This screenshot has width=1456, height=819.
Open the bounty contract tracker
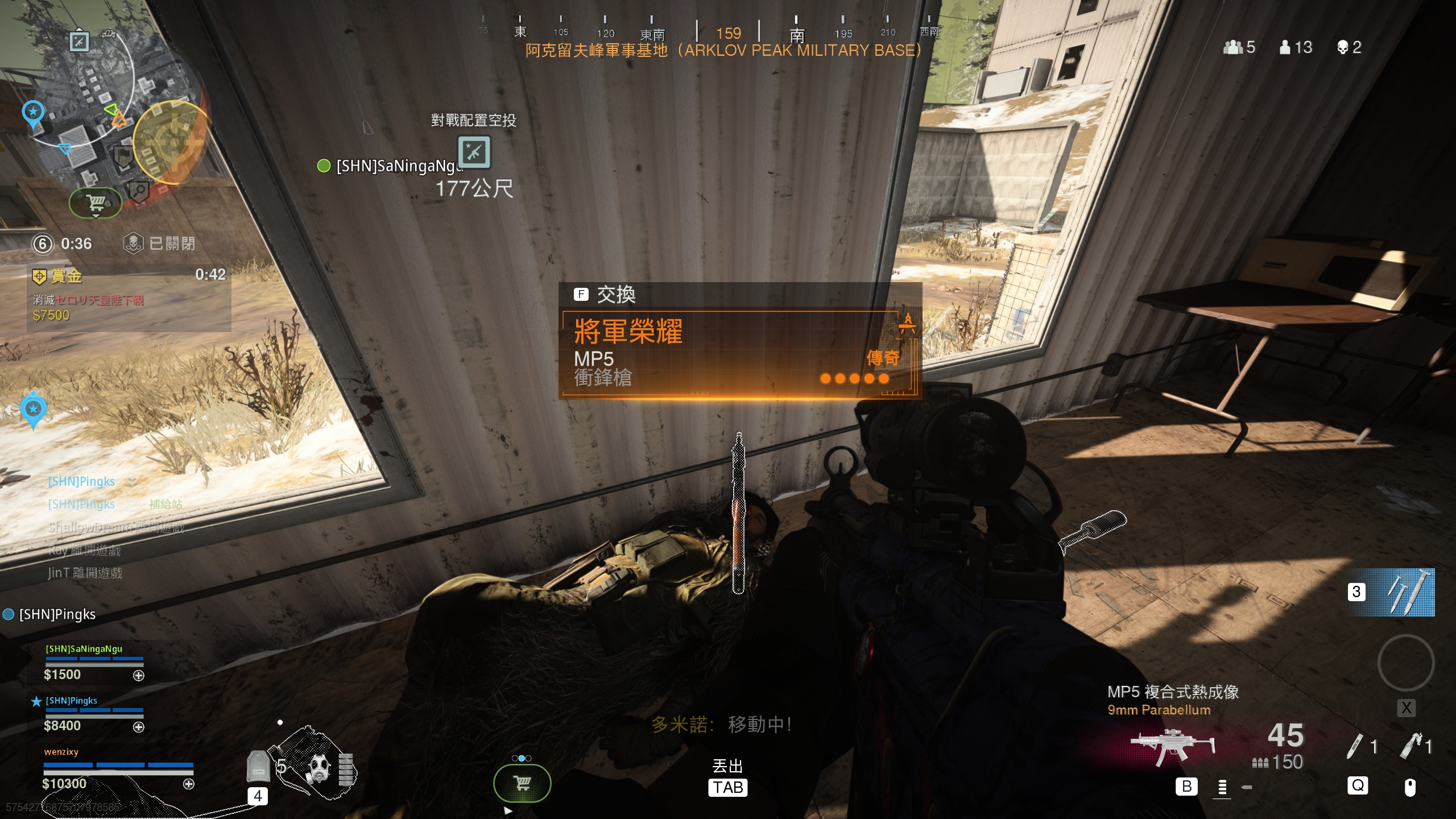point(129,297)
